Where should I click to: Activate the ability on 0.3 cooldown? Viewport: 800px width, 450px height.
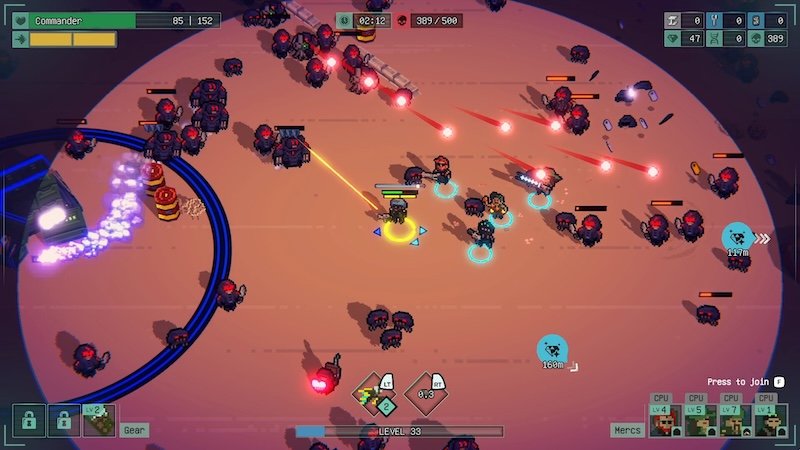point(426,394)
